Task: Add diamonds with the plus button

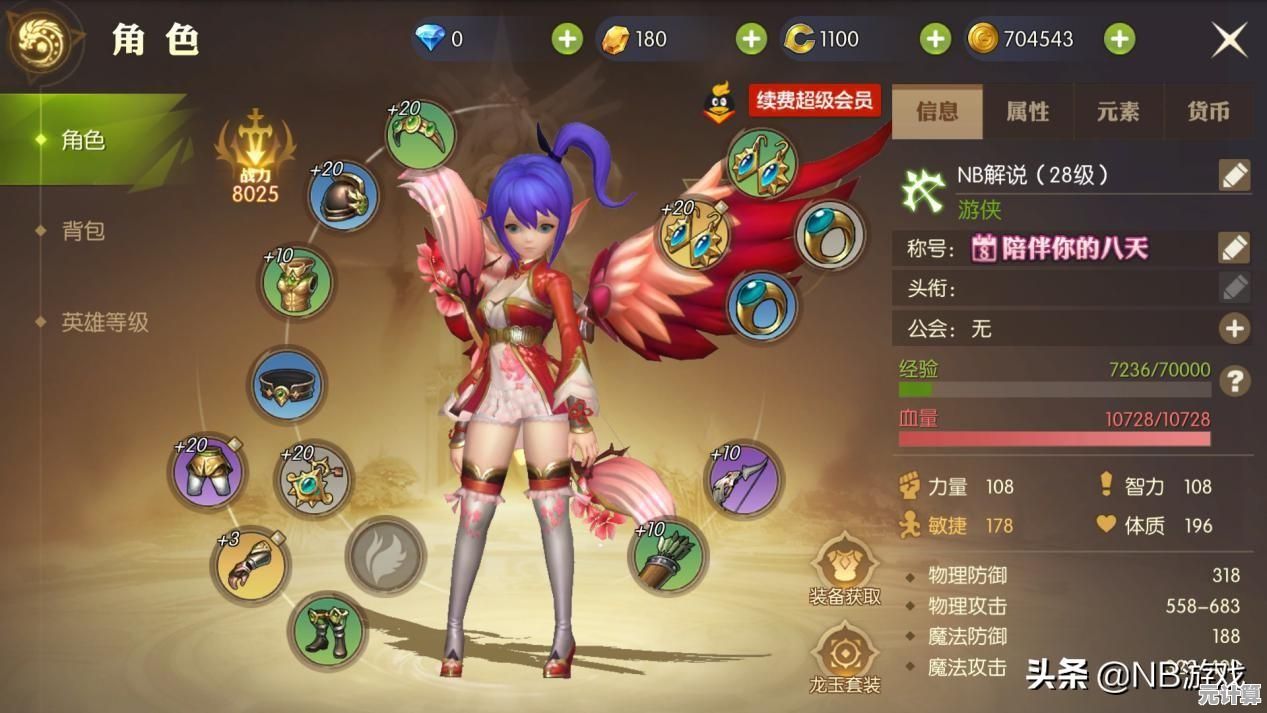Action: tap(567, 39)
